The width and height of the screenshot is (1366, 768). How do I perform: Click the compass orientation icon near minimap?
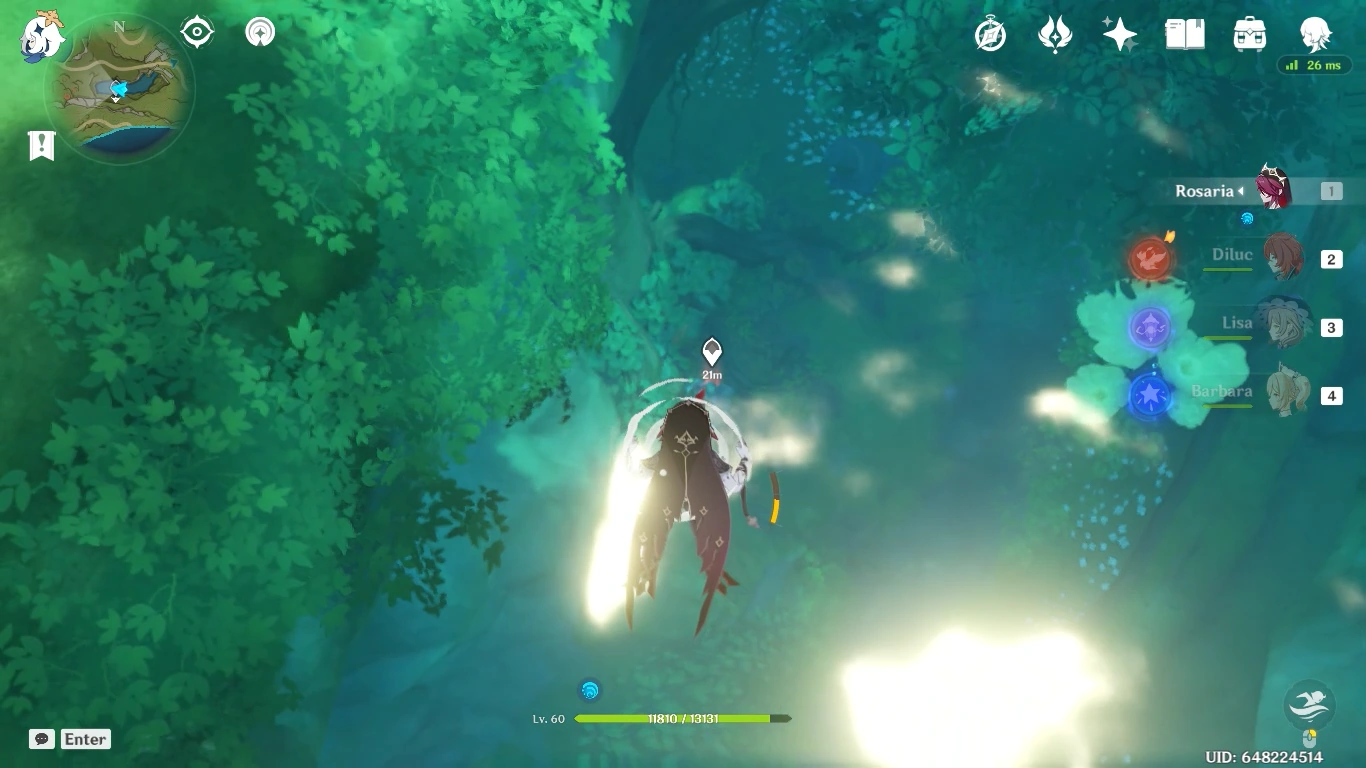(x=196, y=31)
